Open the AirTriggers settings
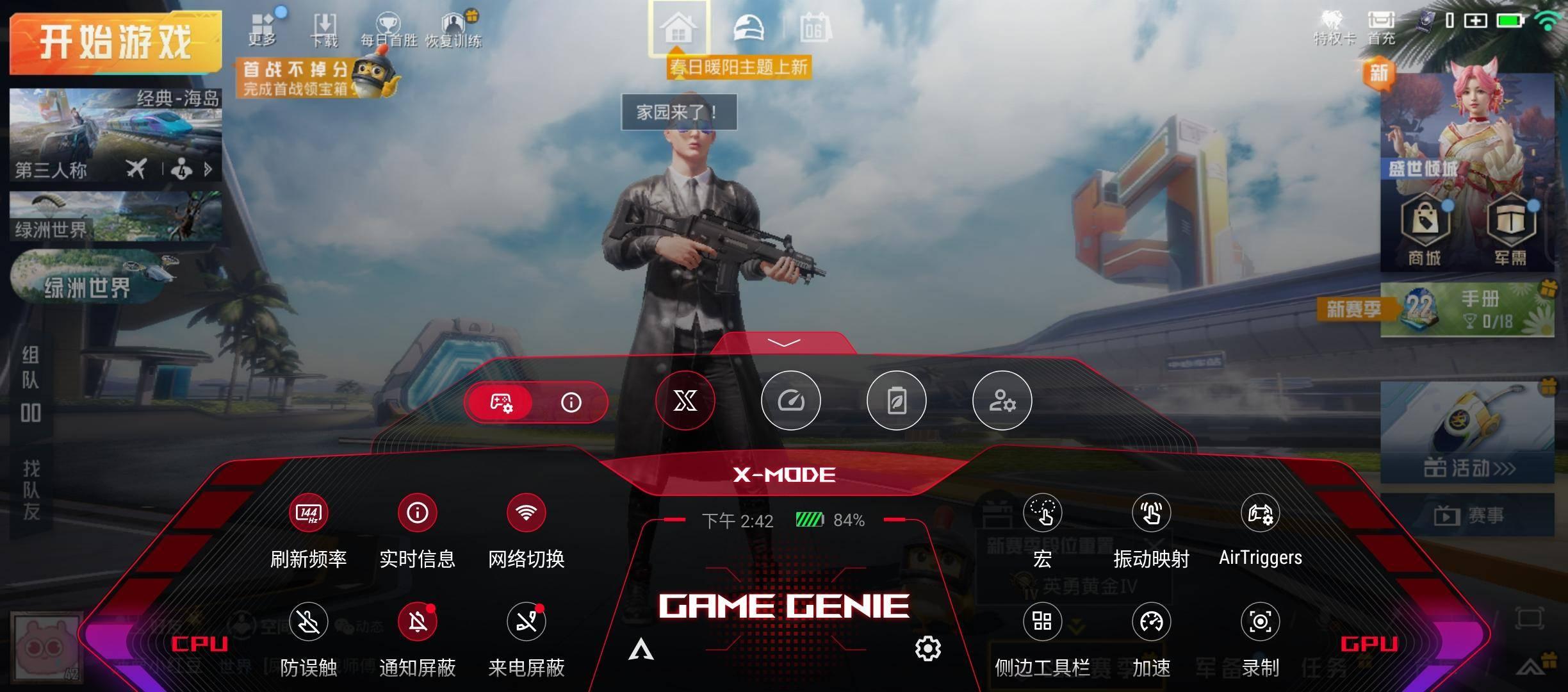Screen dimensions: 1568x692 point(1260,513)
